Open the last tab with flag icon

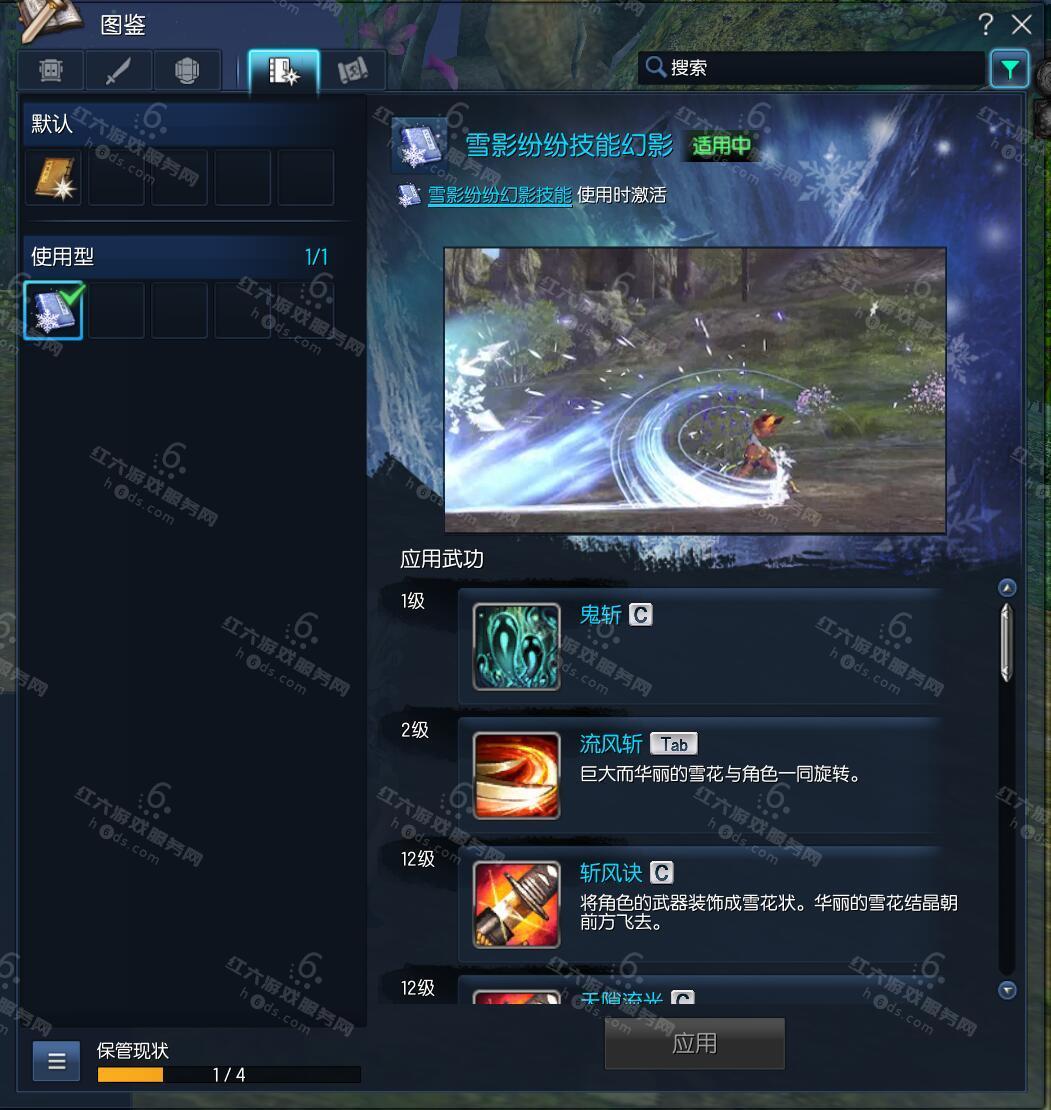pyautogui.click(x=352, y=71)
